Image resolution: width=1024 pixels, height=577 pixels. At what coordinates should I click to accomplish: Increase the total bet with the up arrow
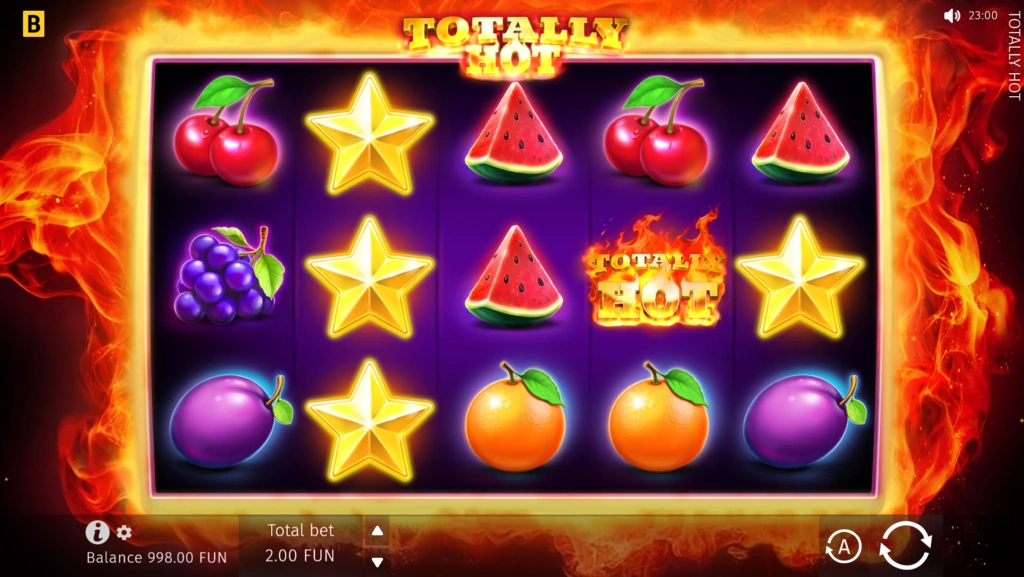pyautogui.click(x=377, y=531)
